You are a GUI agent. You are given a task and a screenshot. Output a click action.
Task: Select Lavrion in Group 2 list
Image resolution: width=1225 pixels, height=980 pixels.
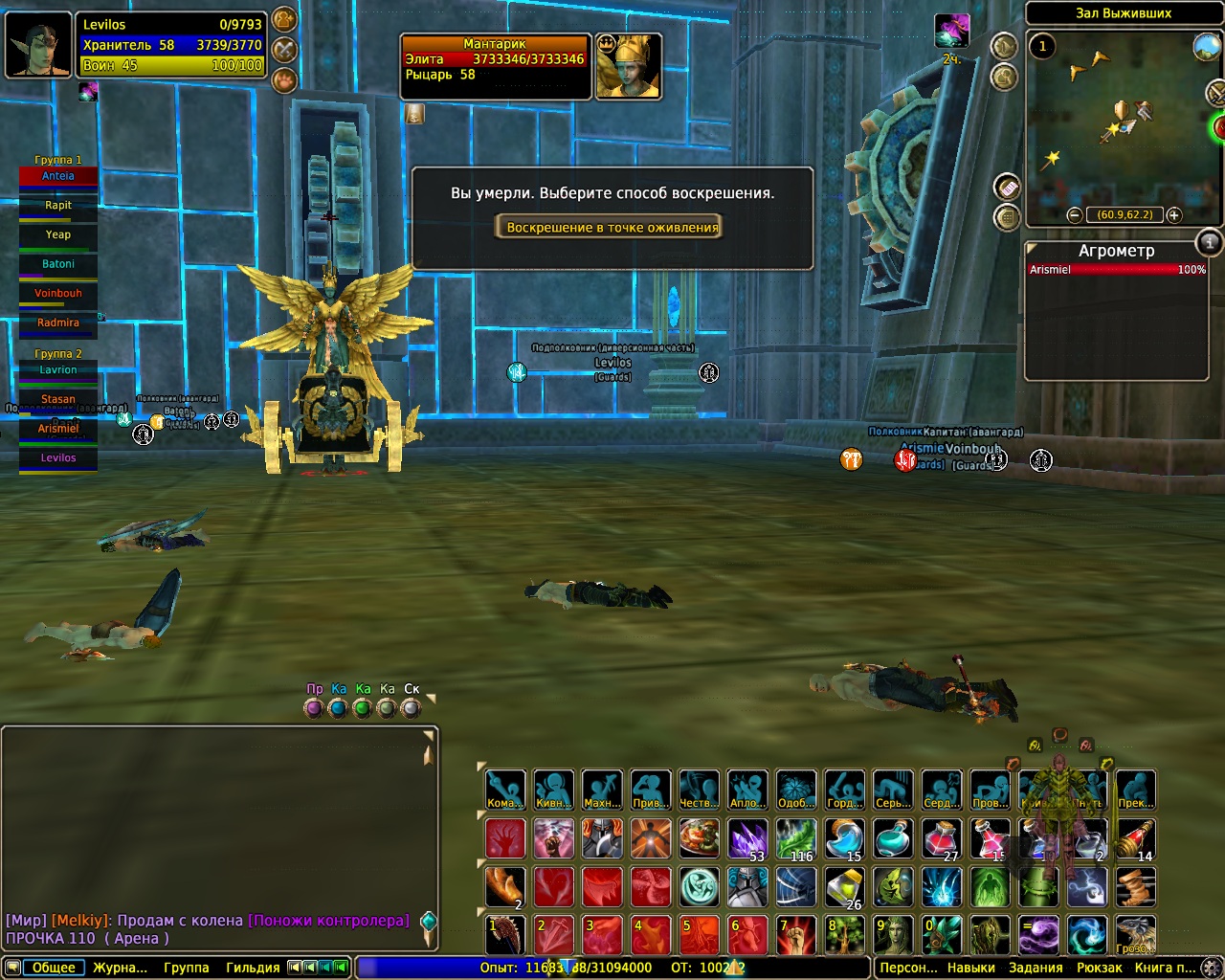click(x=58, y=370)
